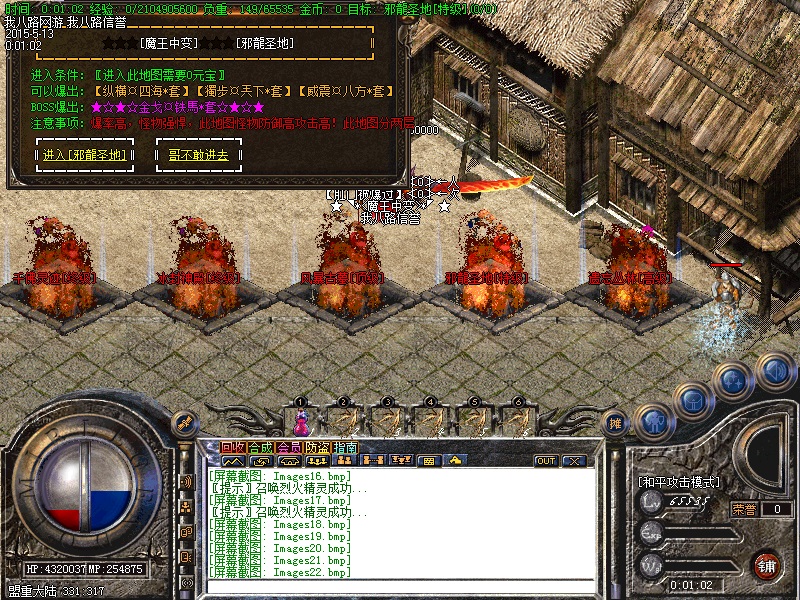The height and width of the screenshot is (600, 800).
Task: Enter the 邪龍圣地 map via dialog link
Action: 85,155
